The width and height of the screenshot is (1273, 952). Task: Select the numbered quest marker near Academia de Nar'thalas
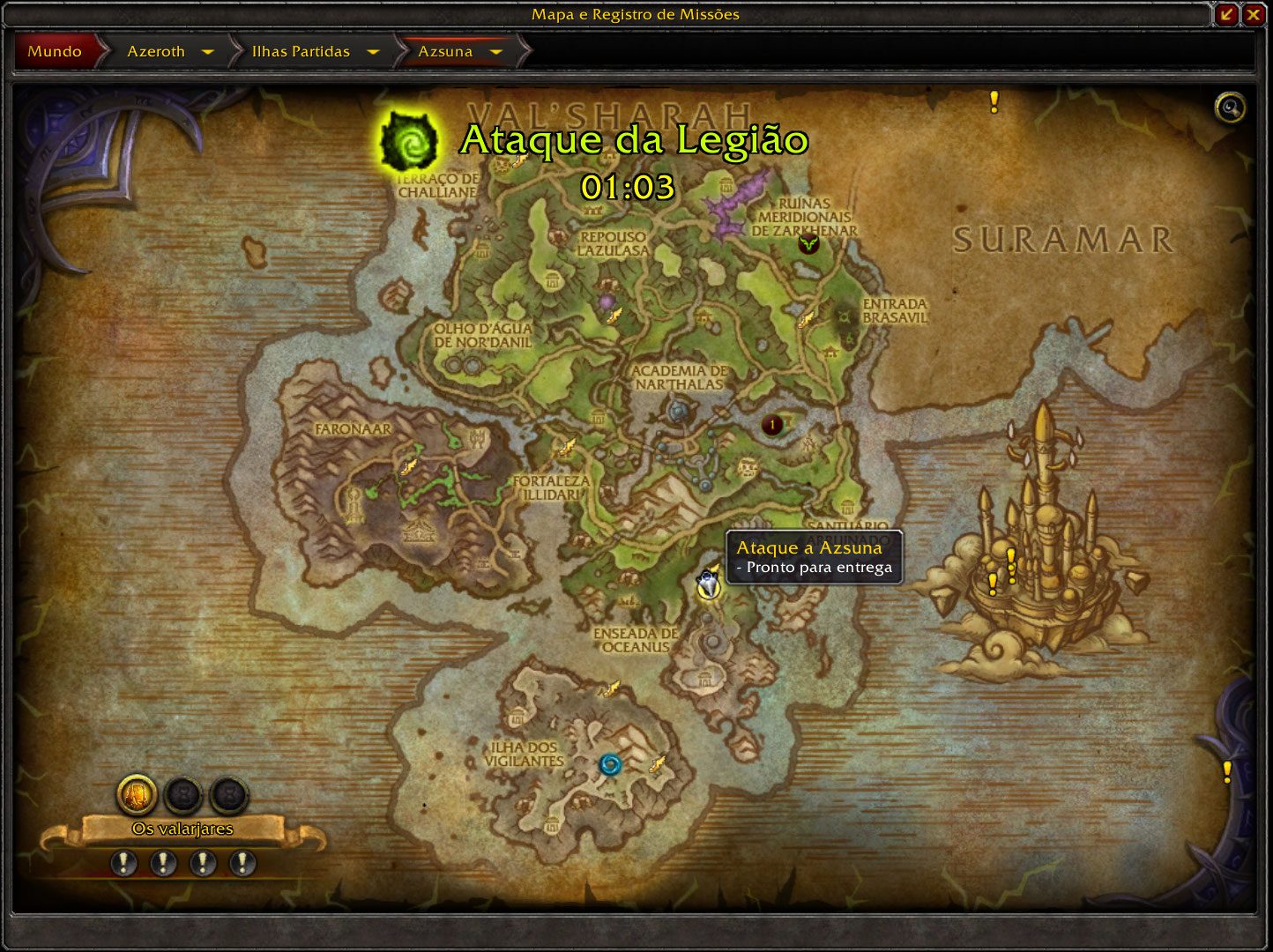tap(773, 426)
